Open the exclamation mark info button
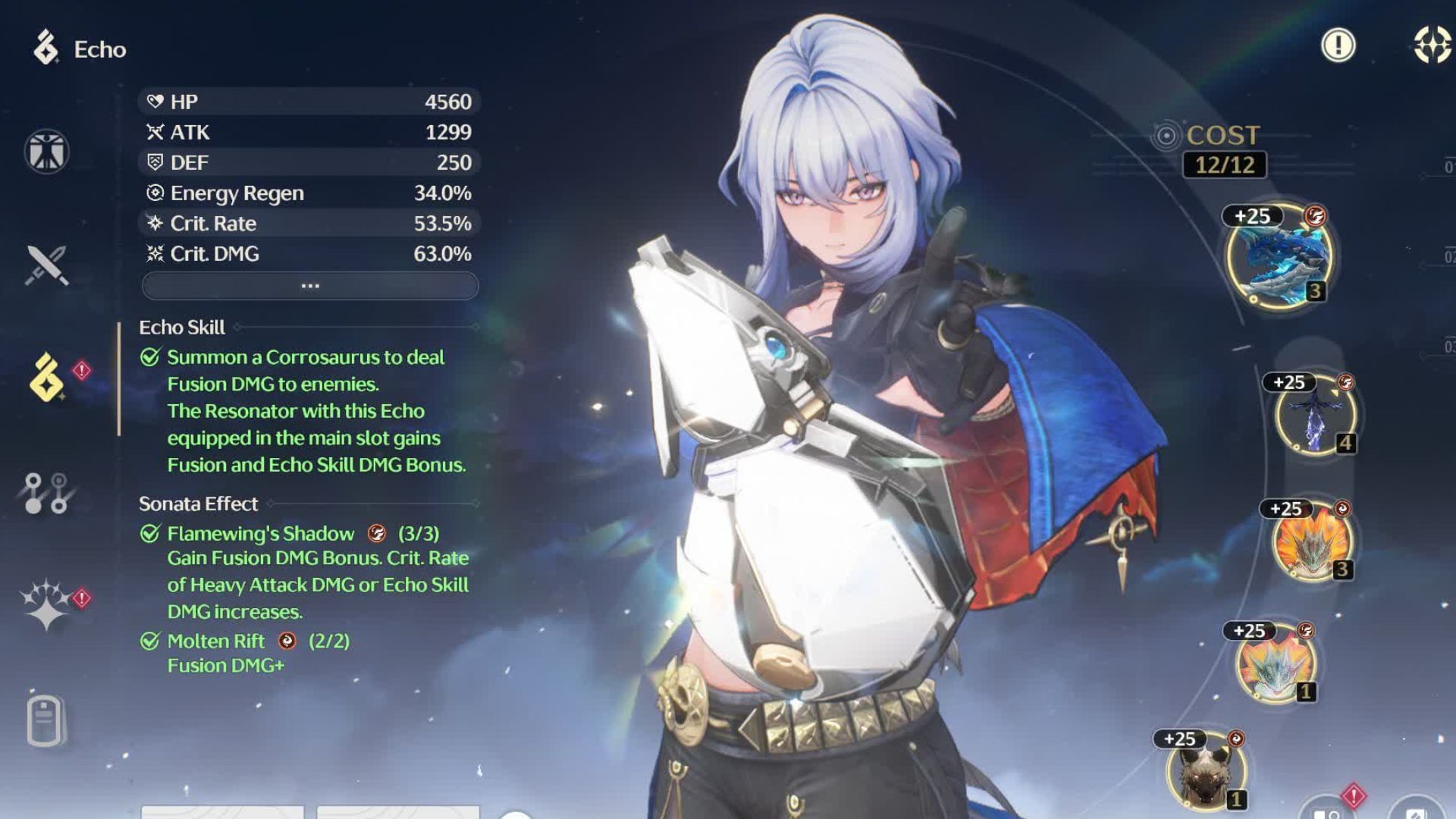This screenshot has height=819, width=1456. pyautogui.click(x=1338, y=45)
